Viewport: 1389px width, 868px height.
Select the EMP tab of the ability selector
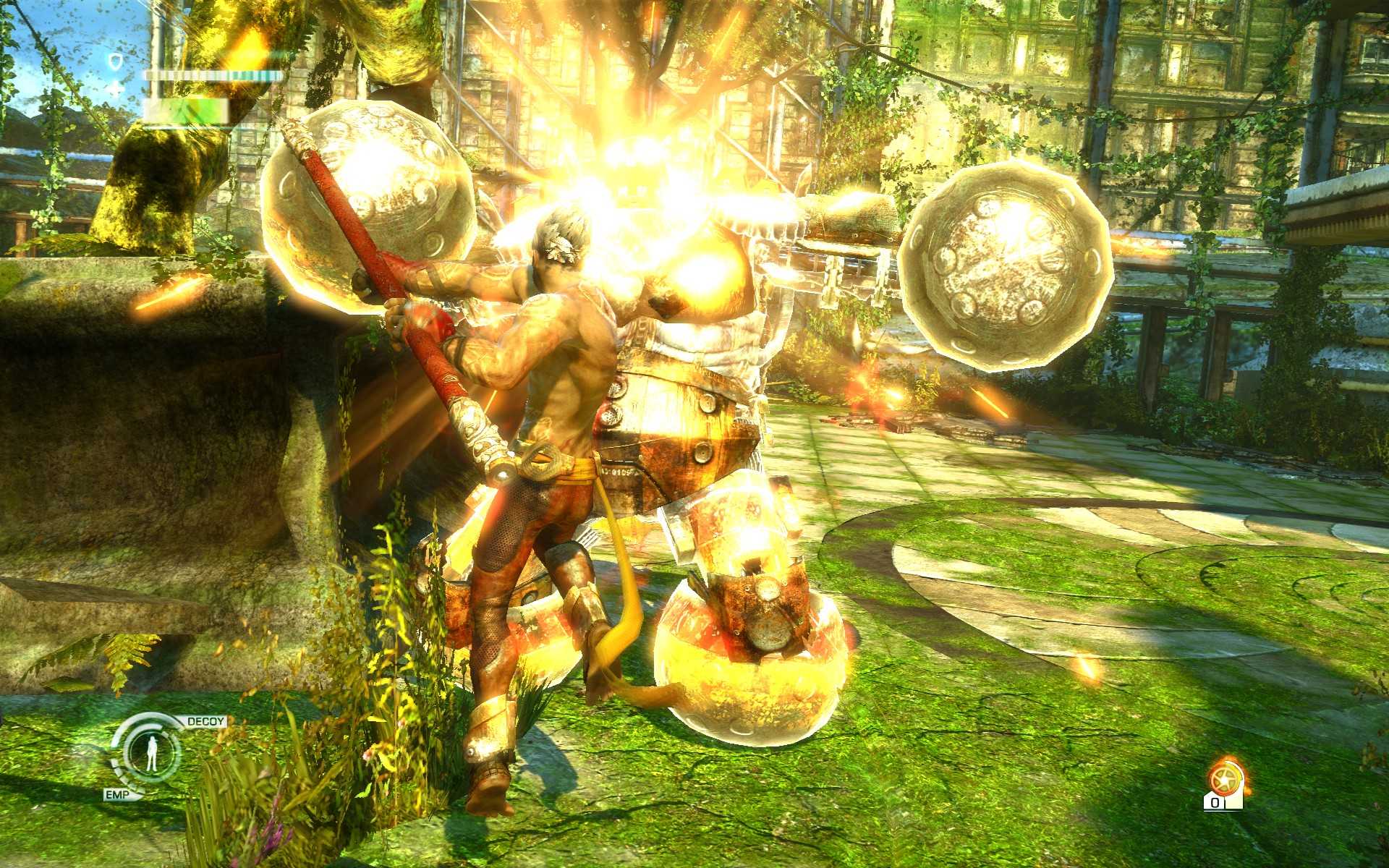117,794
